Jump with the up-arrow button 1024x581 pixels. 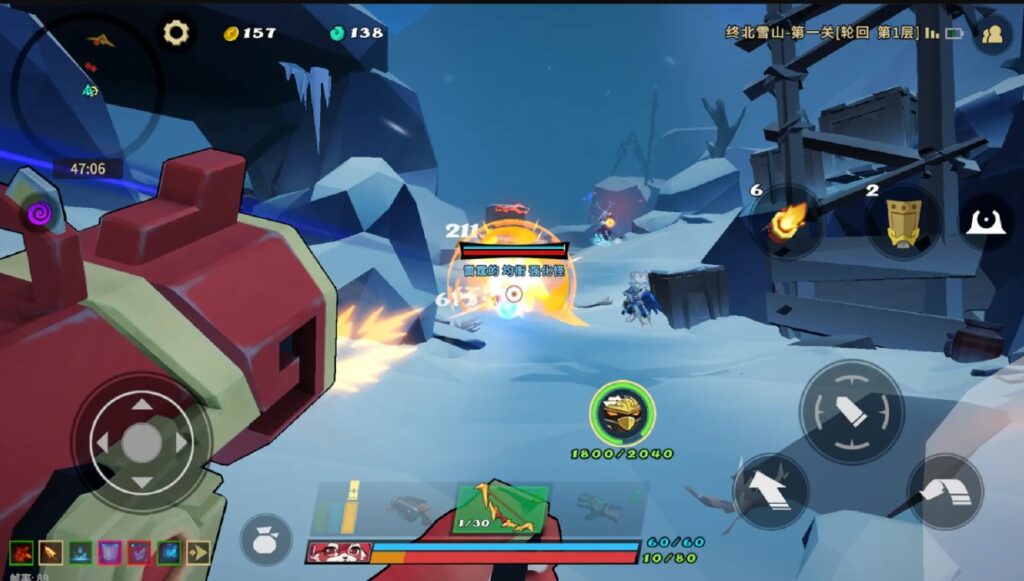(x=770, y=491)
